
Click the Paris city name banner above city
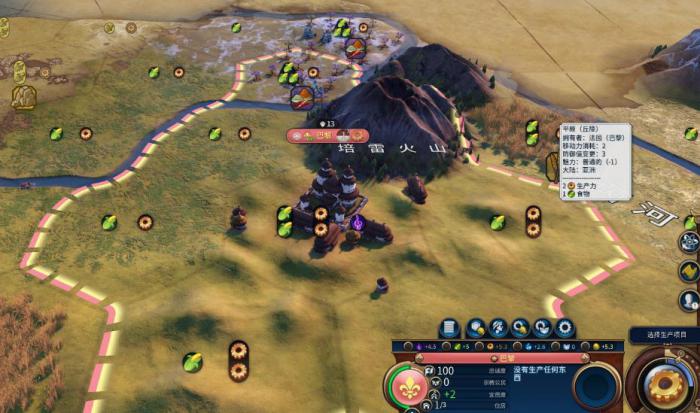[x=328, y=135]
